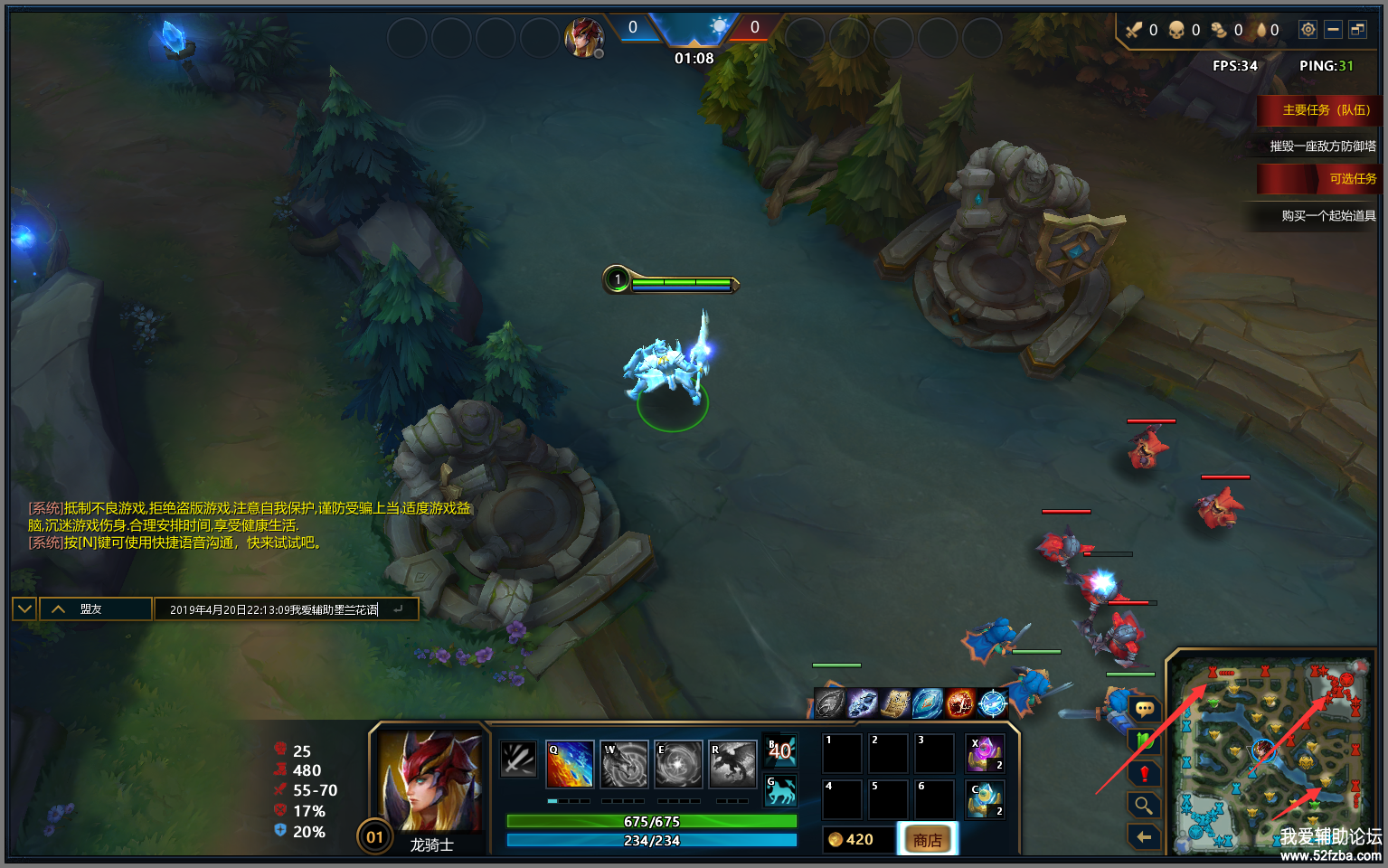1388x868 pixels.
Task: Click the 龙骑士 hero portrait
Action: click(x=430, y=782)
